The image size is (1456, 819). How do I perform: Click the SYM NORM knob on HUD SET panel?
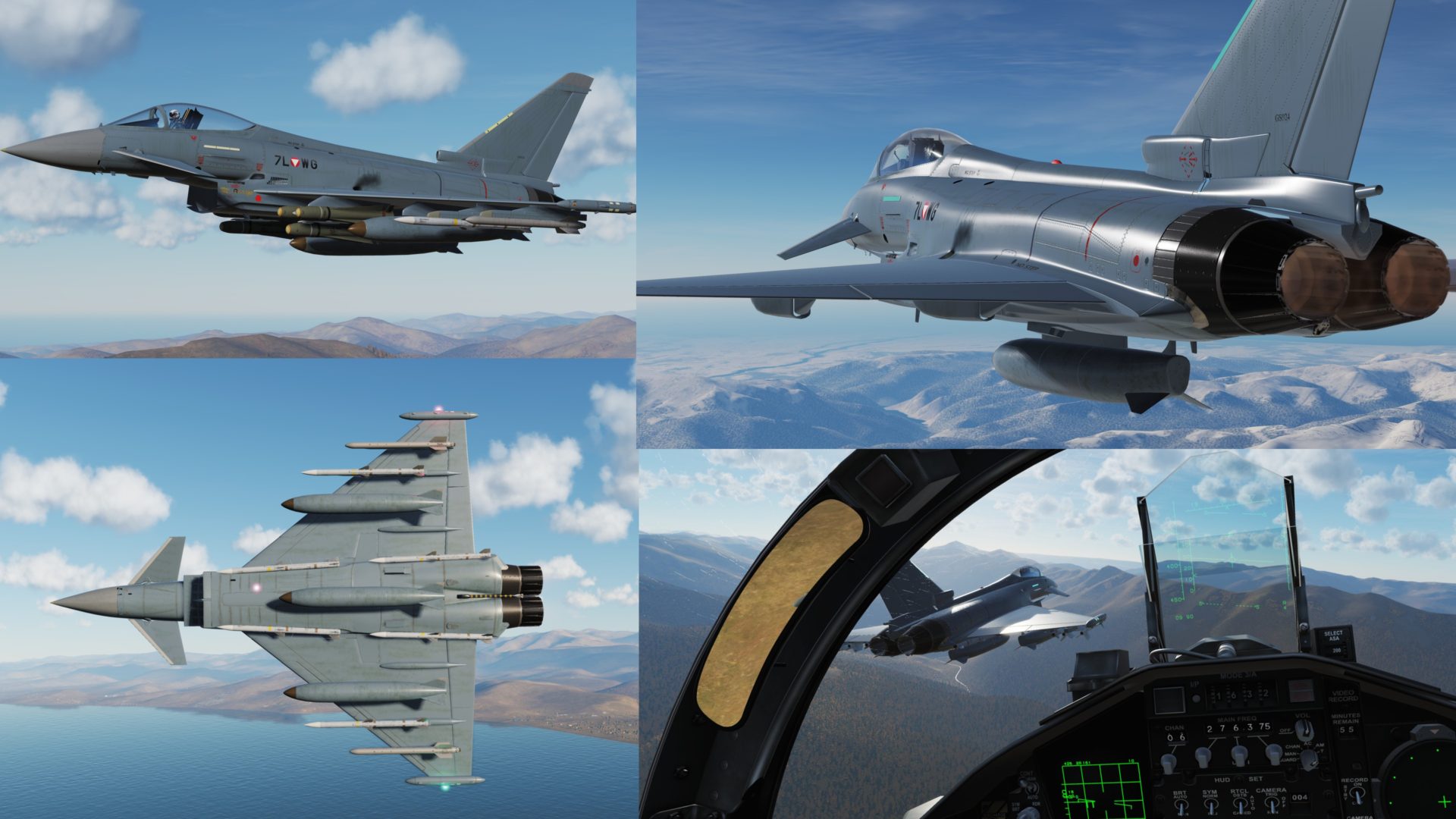(1211, 805)
